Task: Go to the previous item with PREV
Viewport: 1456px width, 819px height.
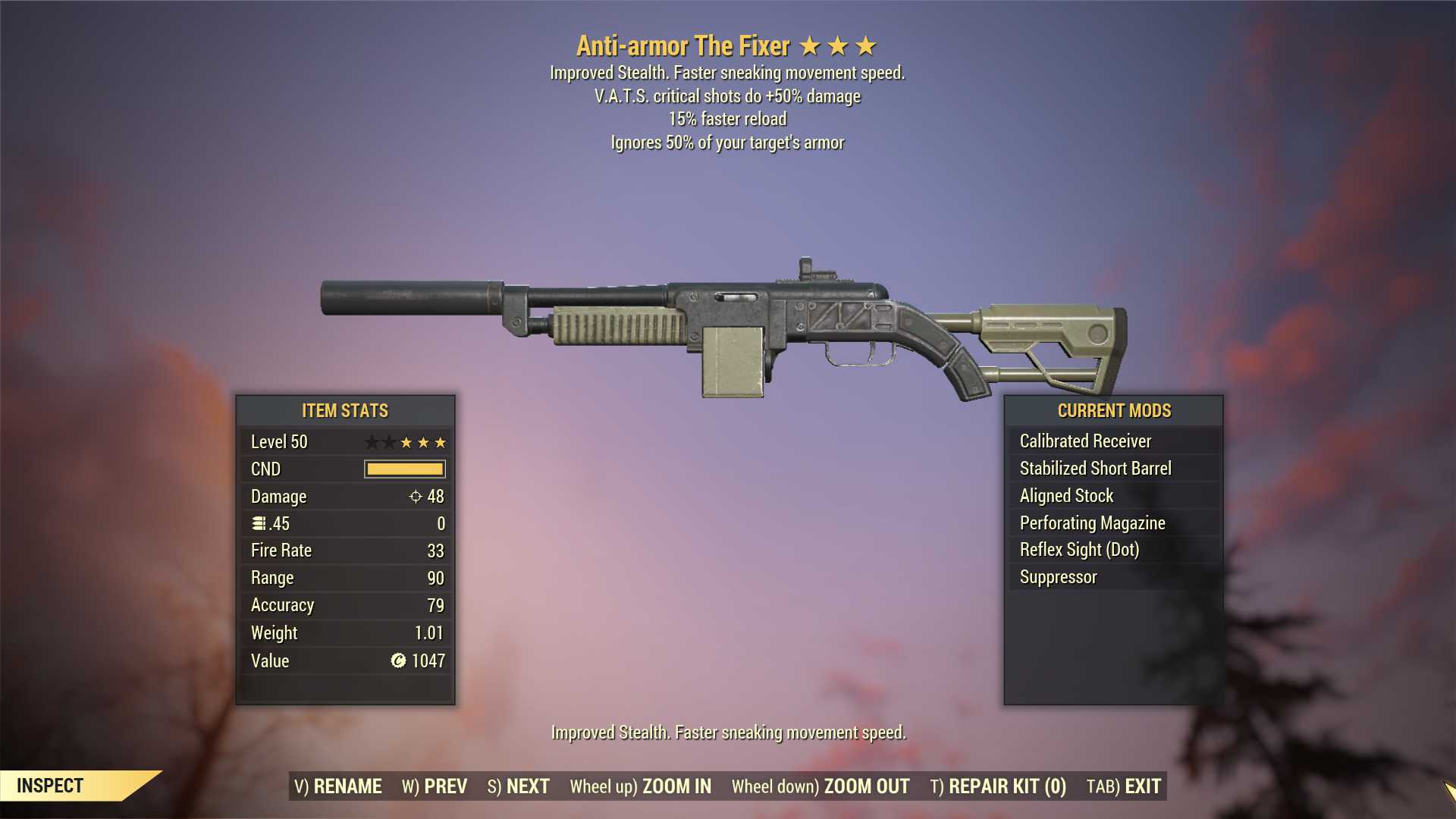Action: [435, 786]
